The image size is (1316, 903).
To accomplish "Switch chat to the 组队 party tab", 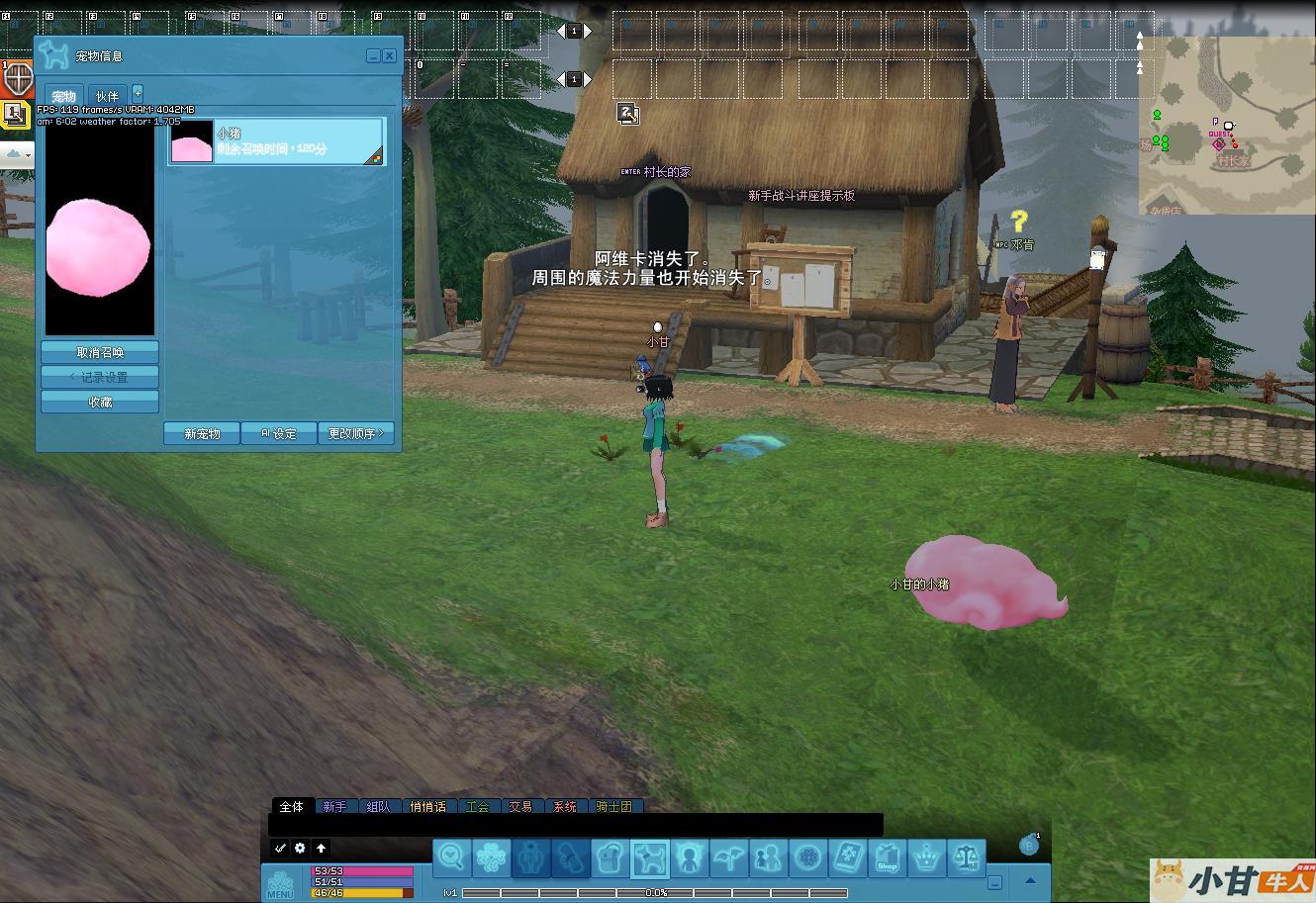I will tap(378, 807).
